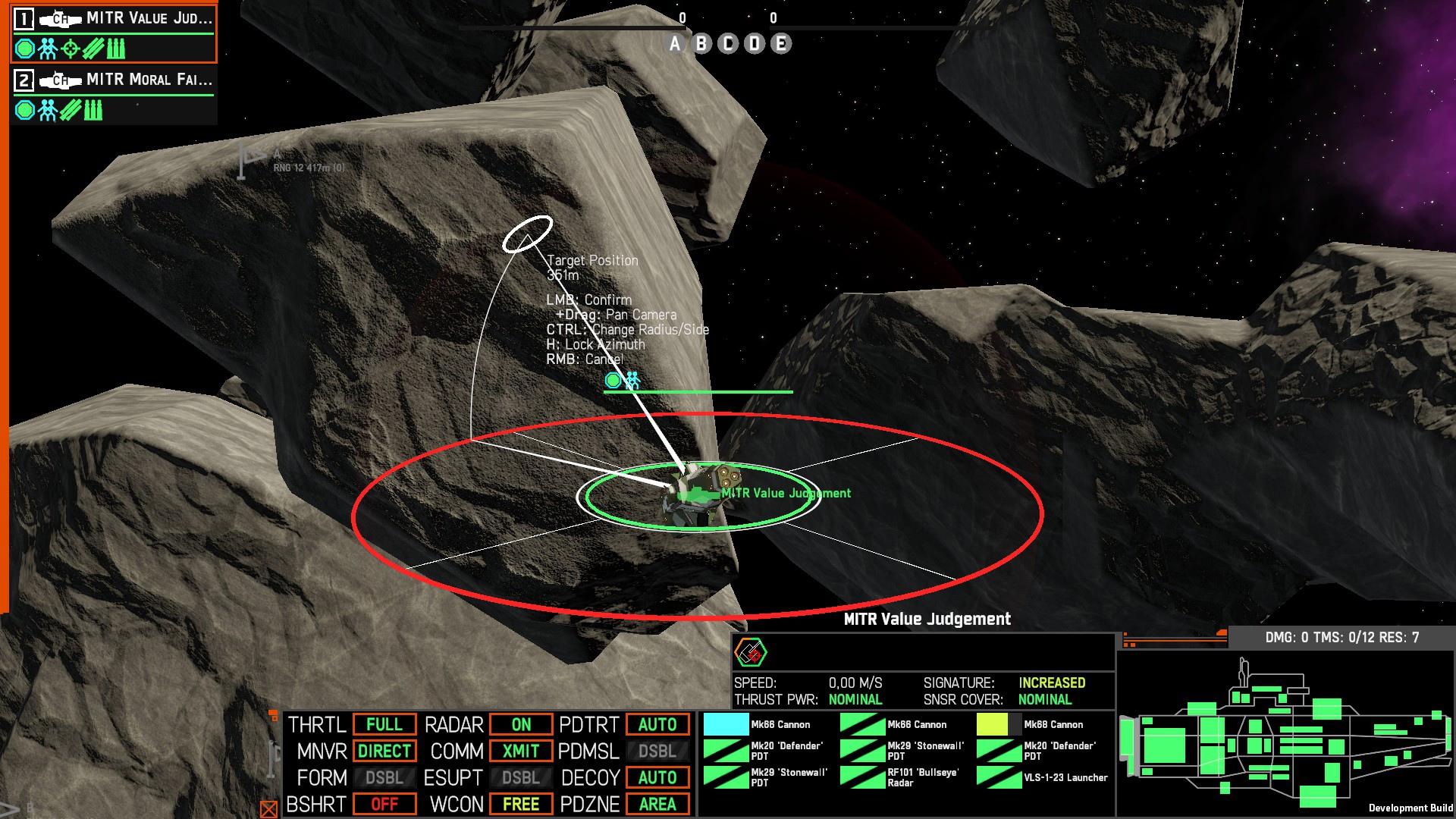
Task: Change point defense zone AREA setting
Action: pyautogui.click(x=657, y=804)
